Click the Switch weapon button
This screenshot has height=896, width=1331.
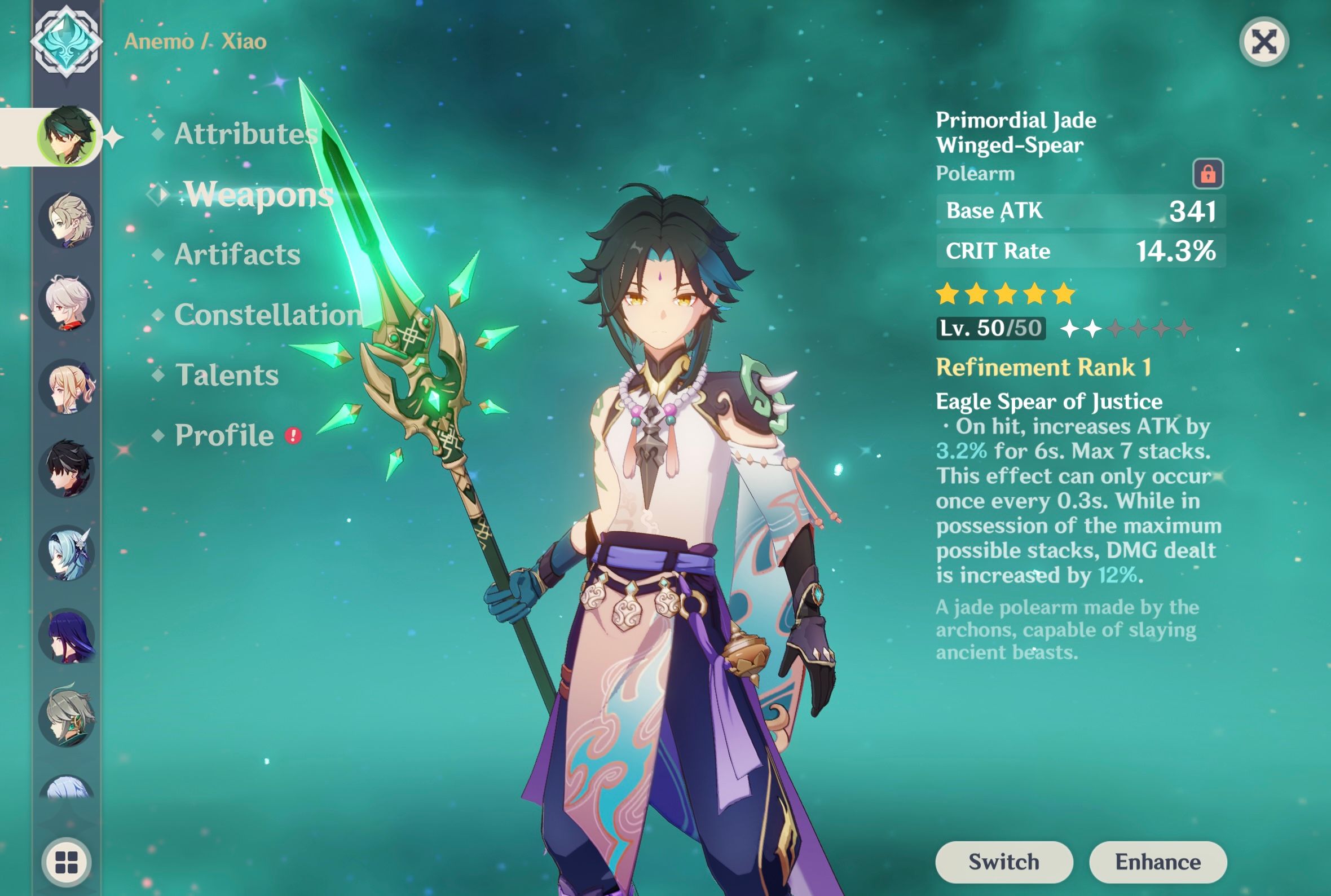coord(1003,862)
